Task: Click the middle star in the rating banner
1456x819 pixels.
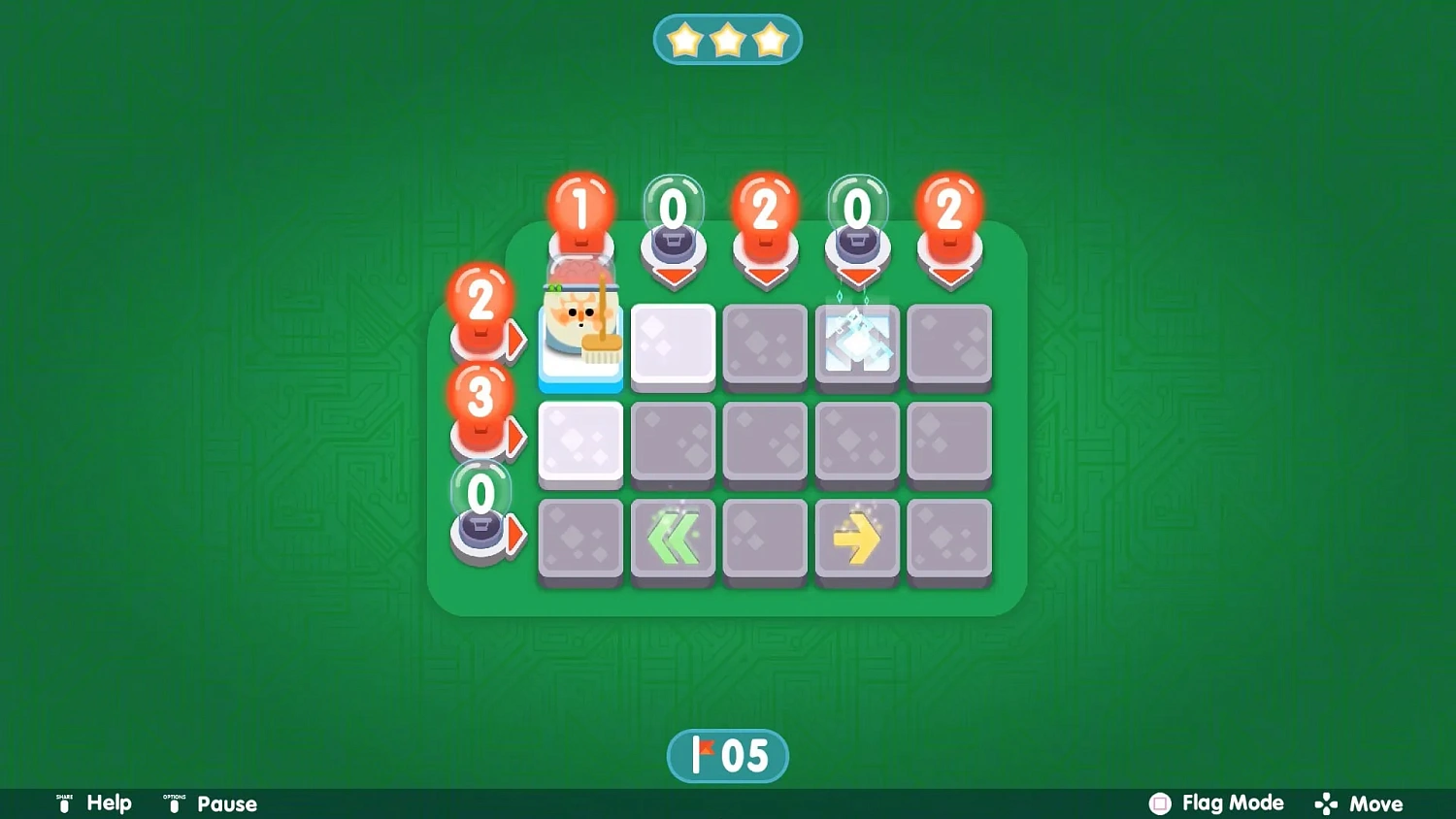Action: (728, 37)
